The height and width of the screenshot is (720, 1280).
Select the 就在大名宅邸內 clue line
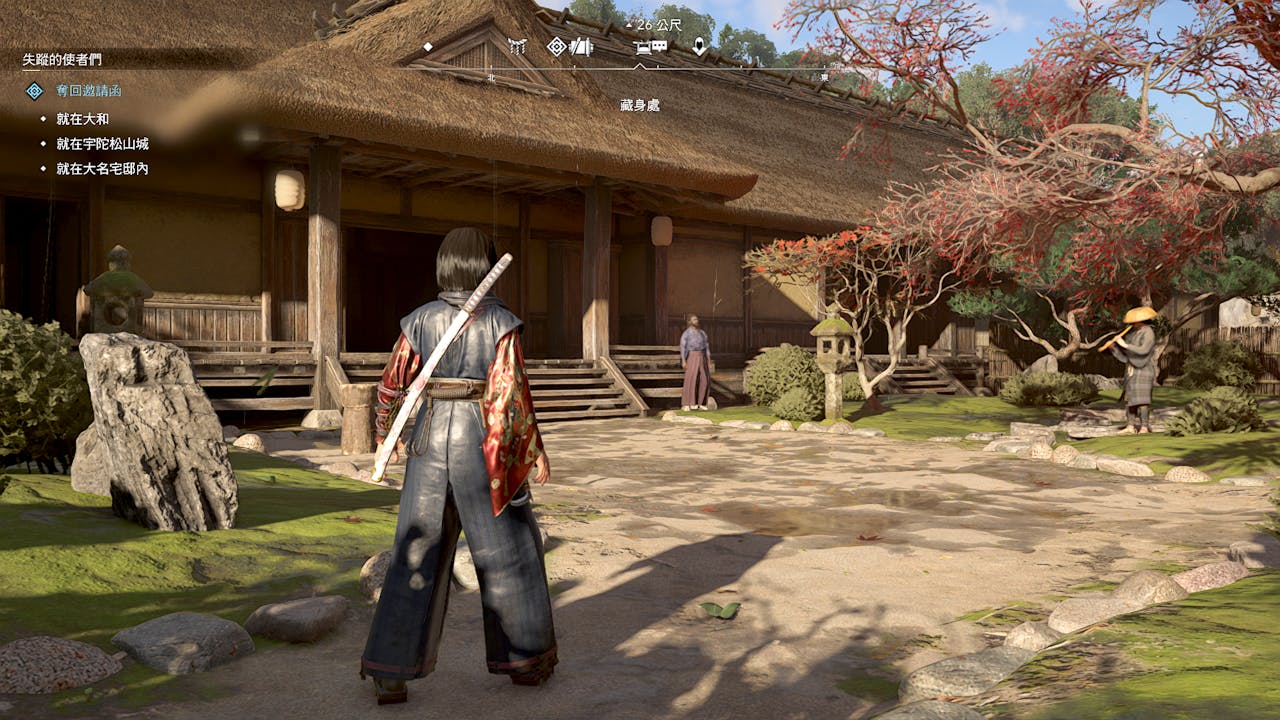[x=102, y=169]
